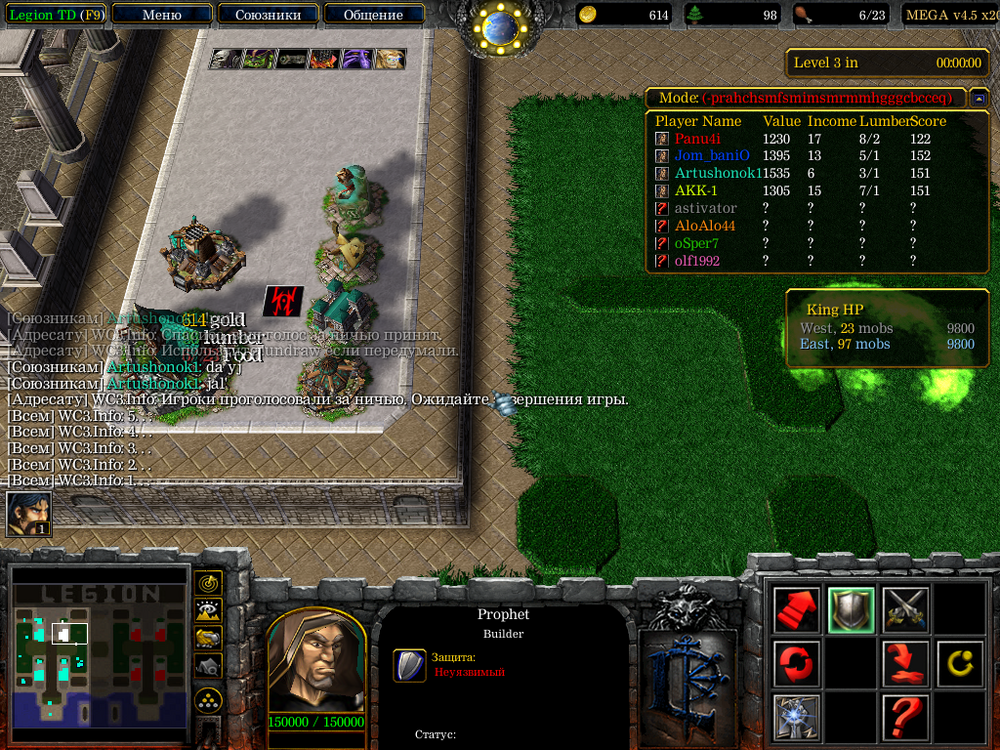Choose the crossed swords command icon
Viewport: 1000px width, 750px height.
pos(905,609)
